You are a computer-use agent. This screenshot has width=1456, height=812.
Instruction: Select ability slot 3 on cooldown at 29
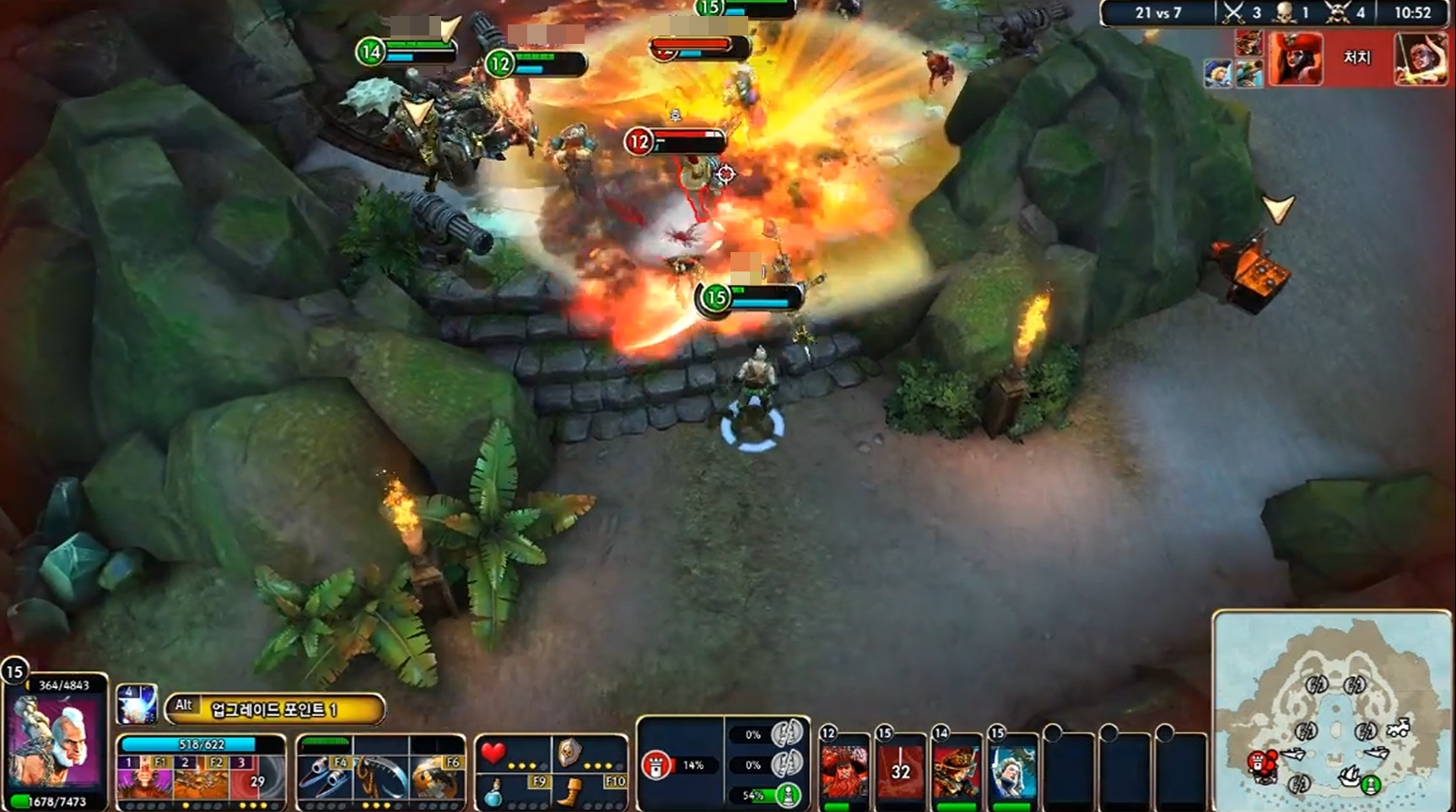[x=256, y=777]
